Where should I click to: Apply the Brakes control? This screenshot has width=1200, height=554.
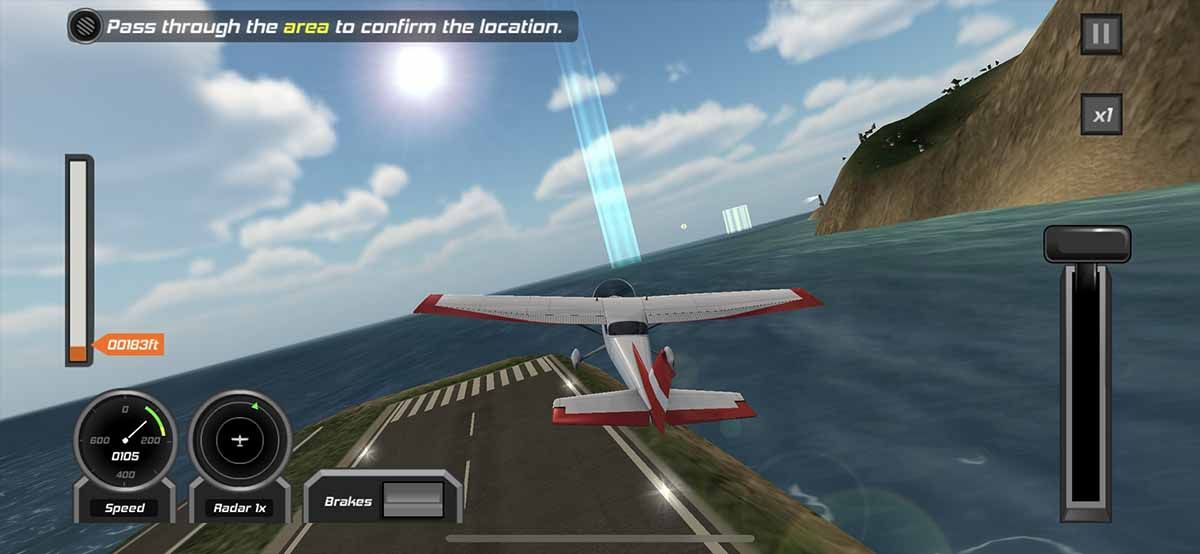(412, 499)
